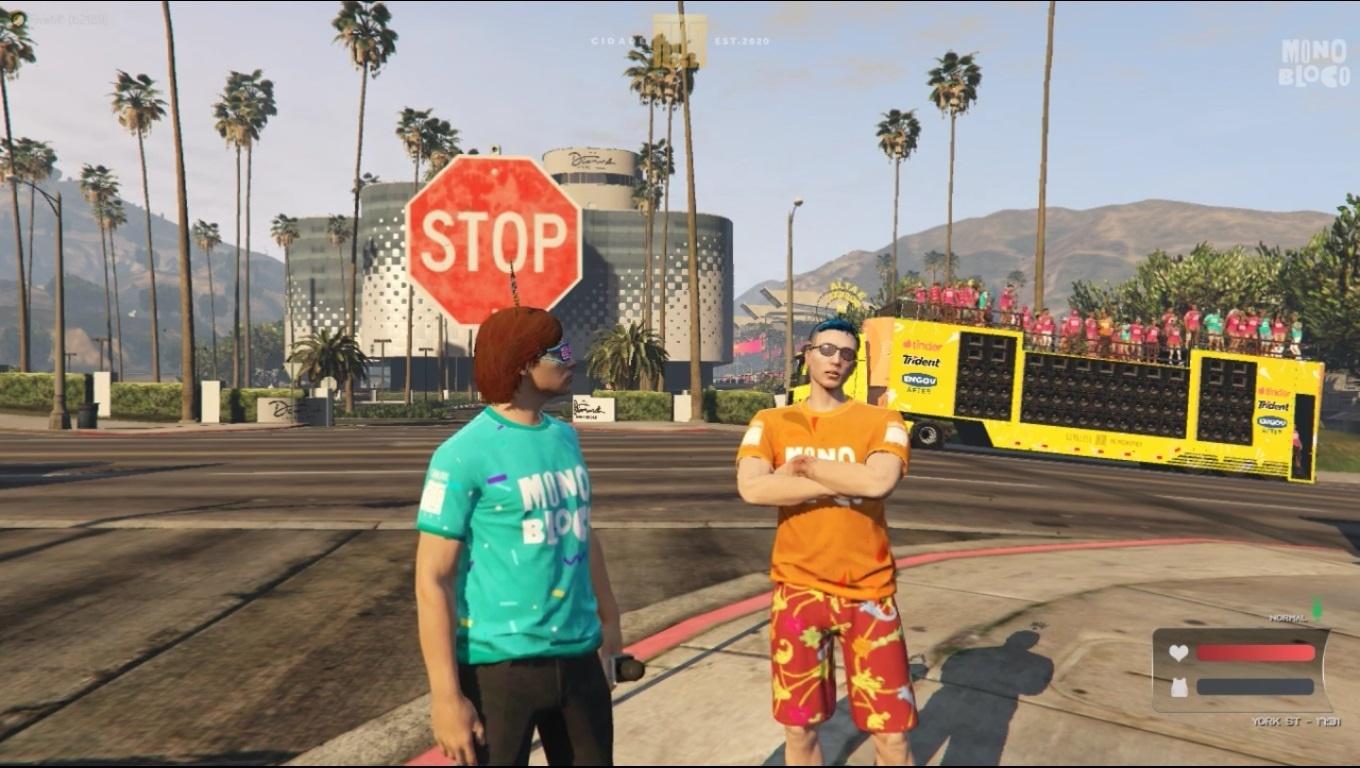Click the Trident sponsor logo on the bus
The height and width of the screenshot is (768, 1360).
tap(921, 361)
